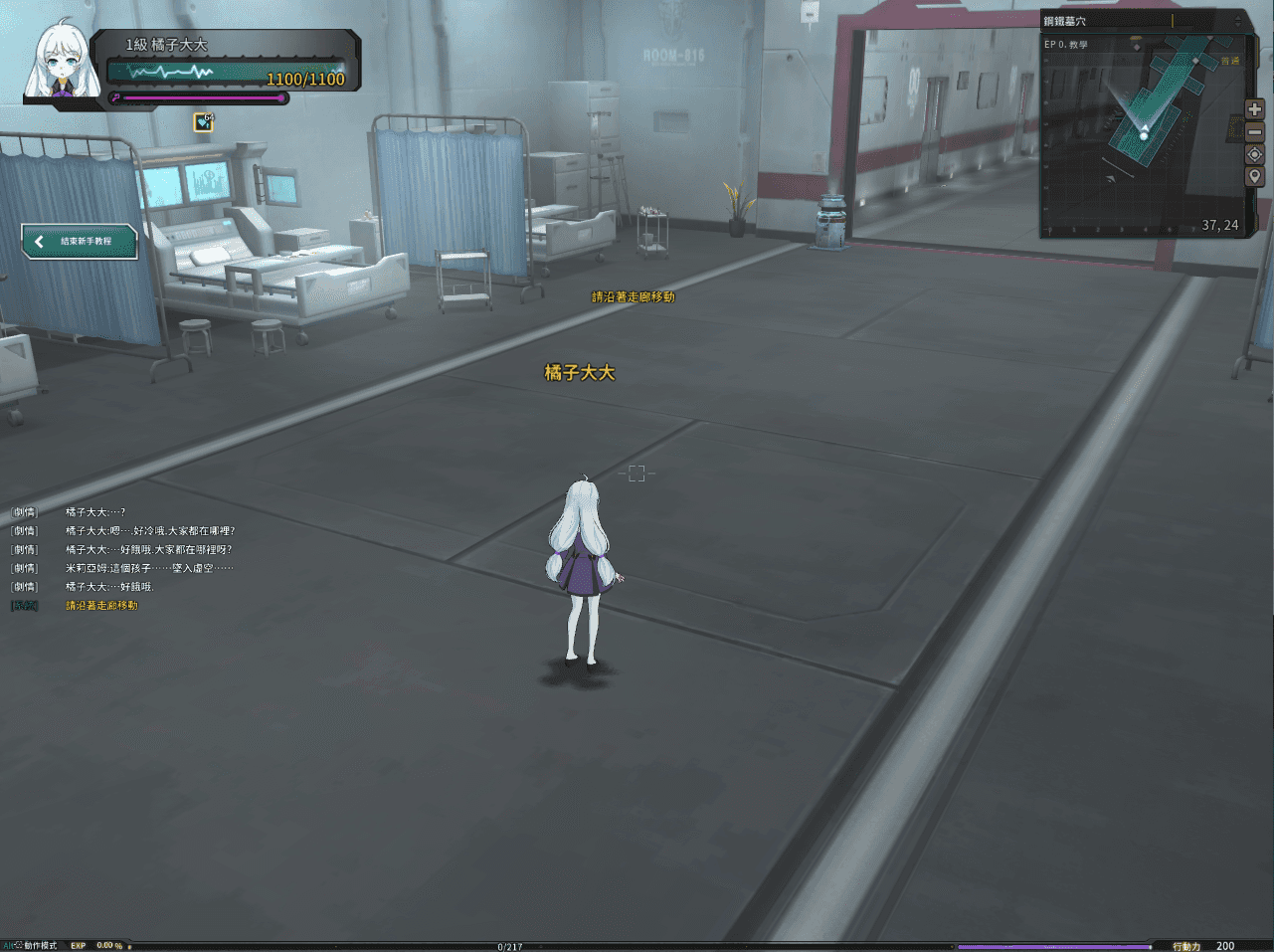Click the 結束新手教程 end tutorial button

[x=80, y=241]
